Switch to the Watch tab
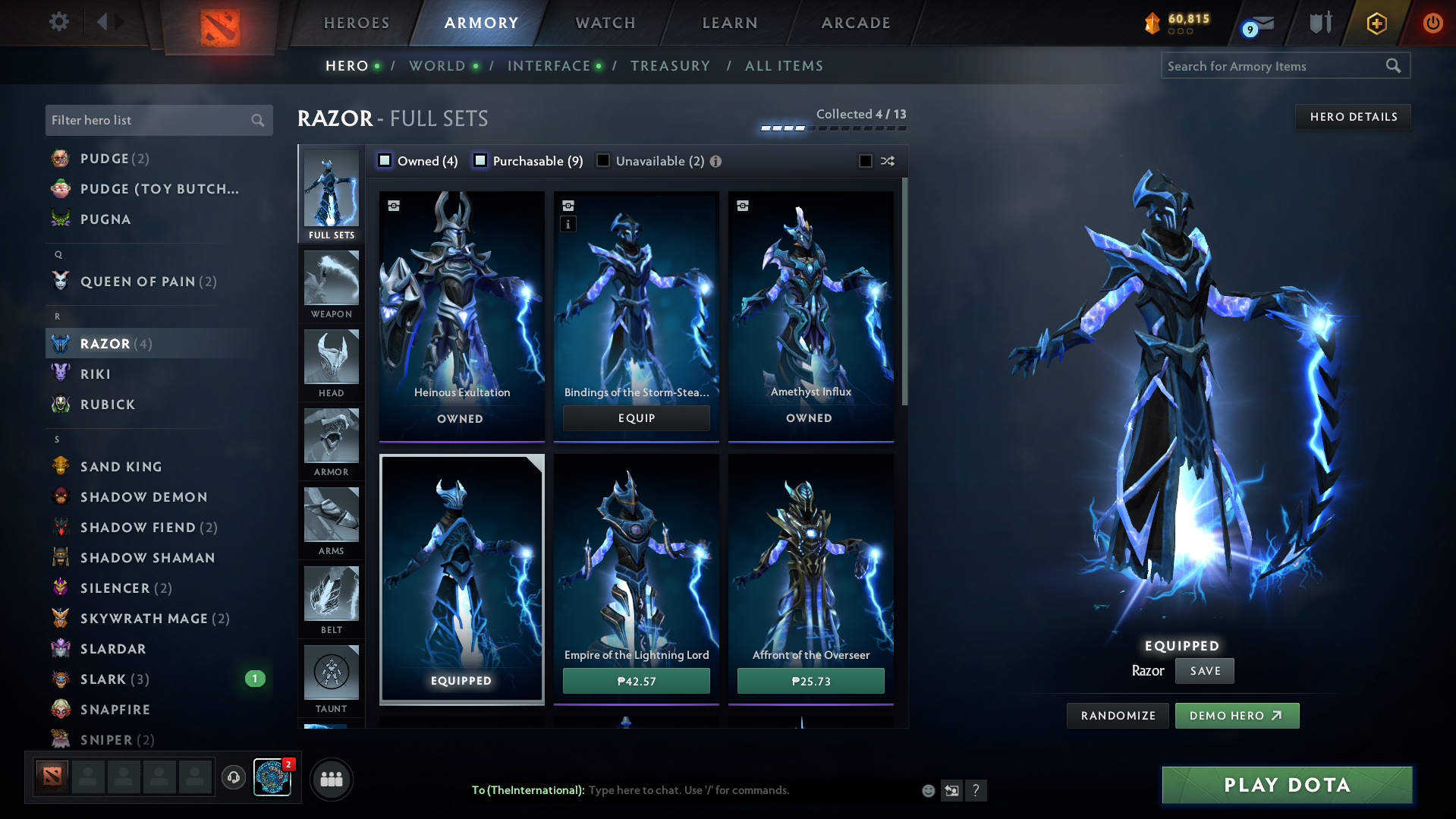The image size is (1456, 819). tap(603, 23)
